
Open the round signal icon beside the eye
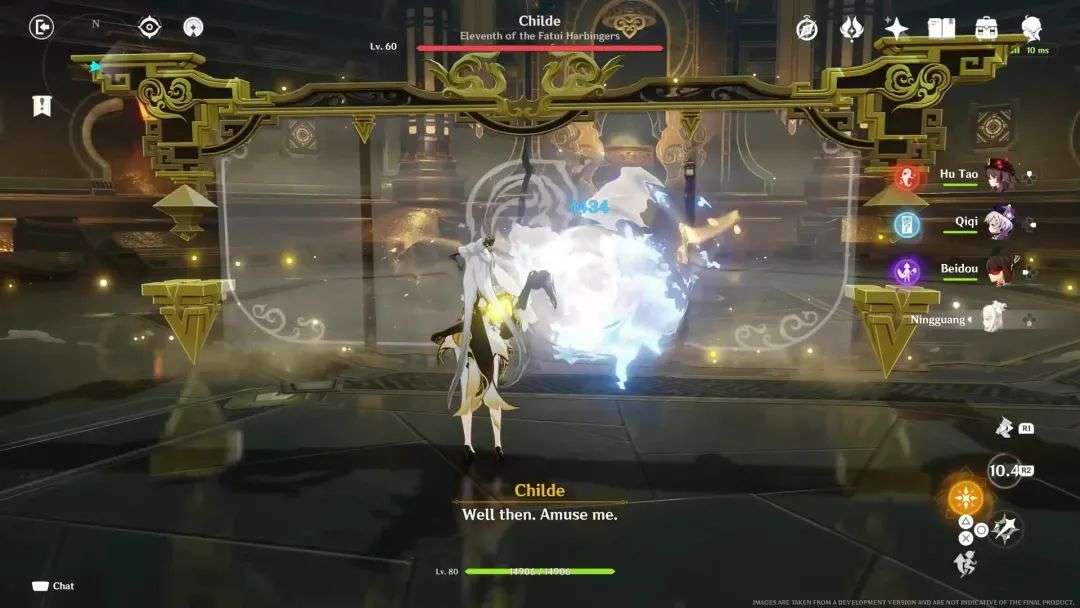click(193, 27)
